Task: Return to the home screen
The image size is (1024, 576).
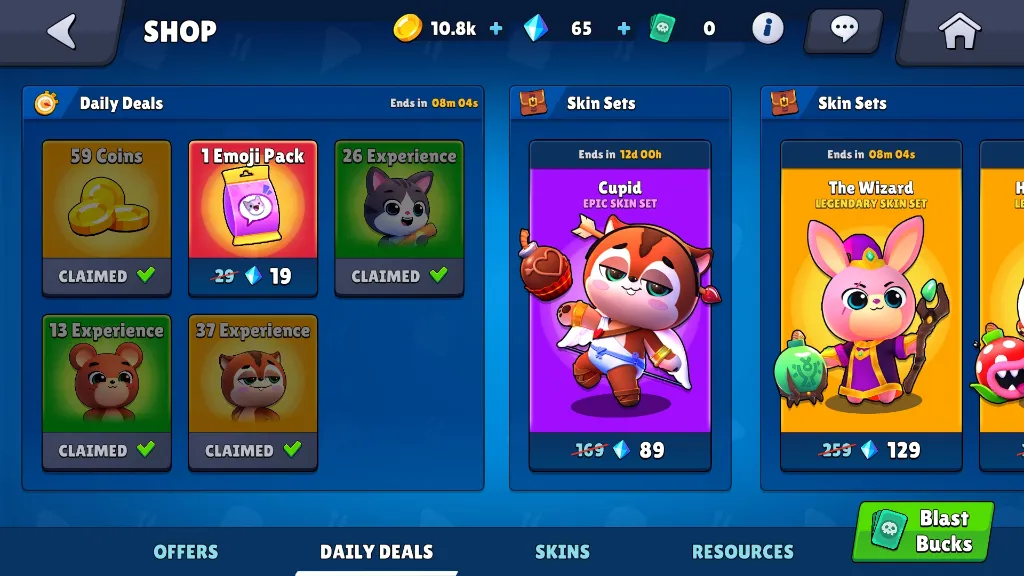Action: 959,31
